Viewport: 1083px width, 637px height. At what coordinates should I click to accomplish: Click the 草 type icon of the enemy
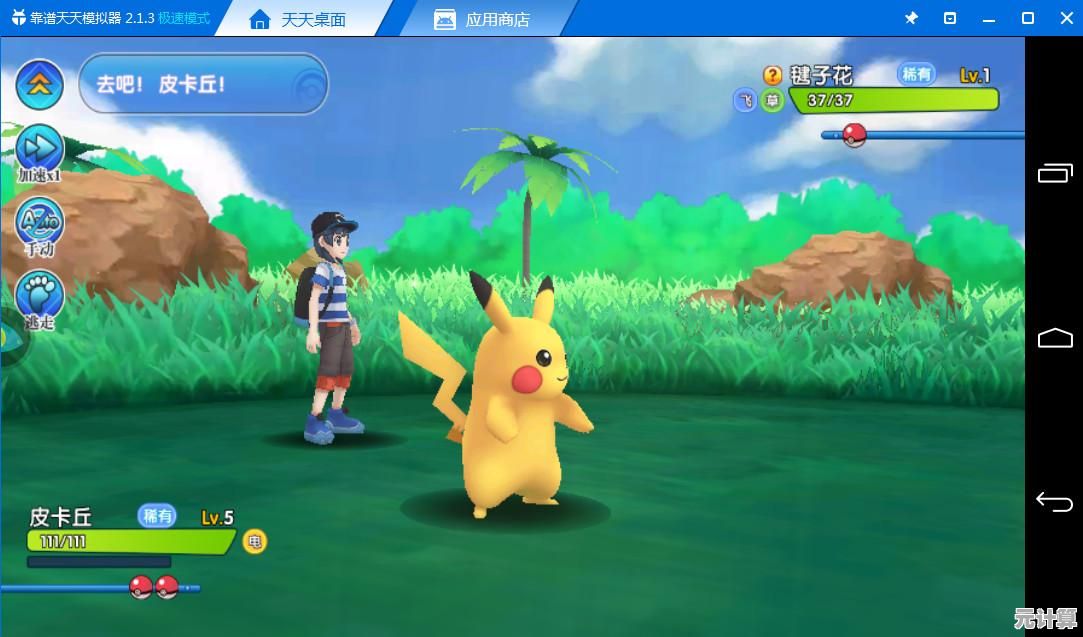pos(772,100)
